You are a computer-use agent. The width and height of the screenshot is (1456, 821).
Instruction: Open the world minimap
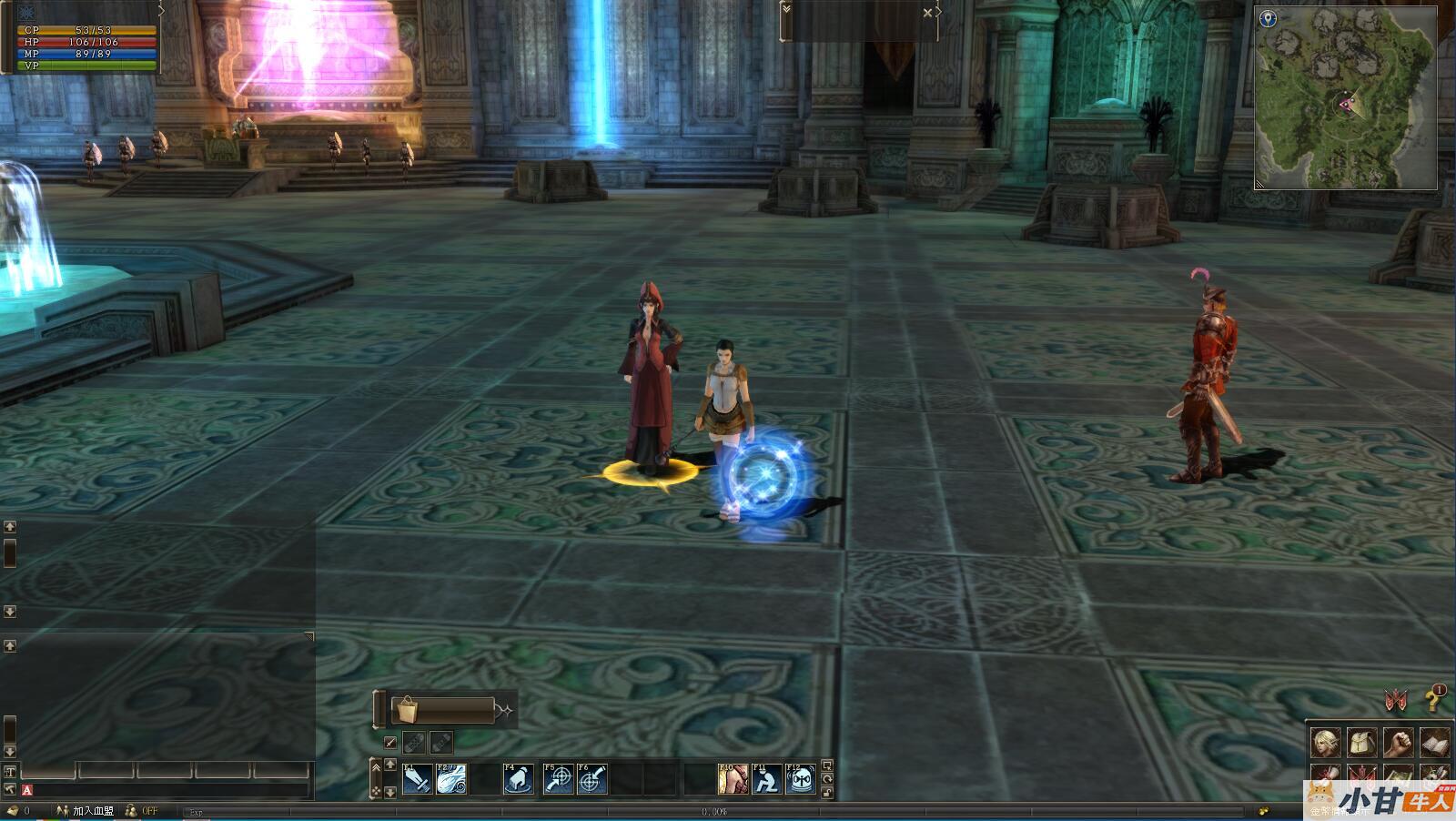[x=1345, y=98]
